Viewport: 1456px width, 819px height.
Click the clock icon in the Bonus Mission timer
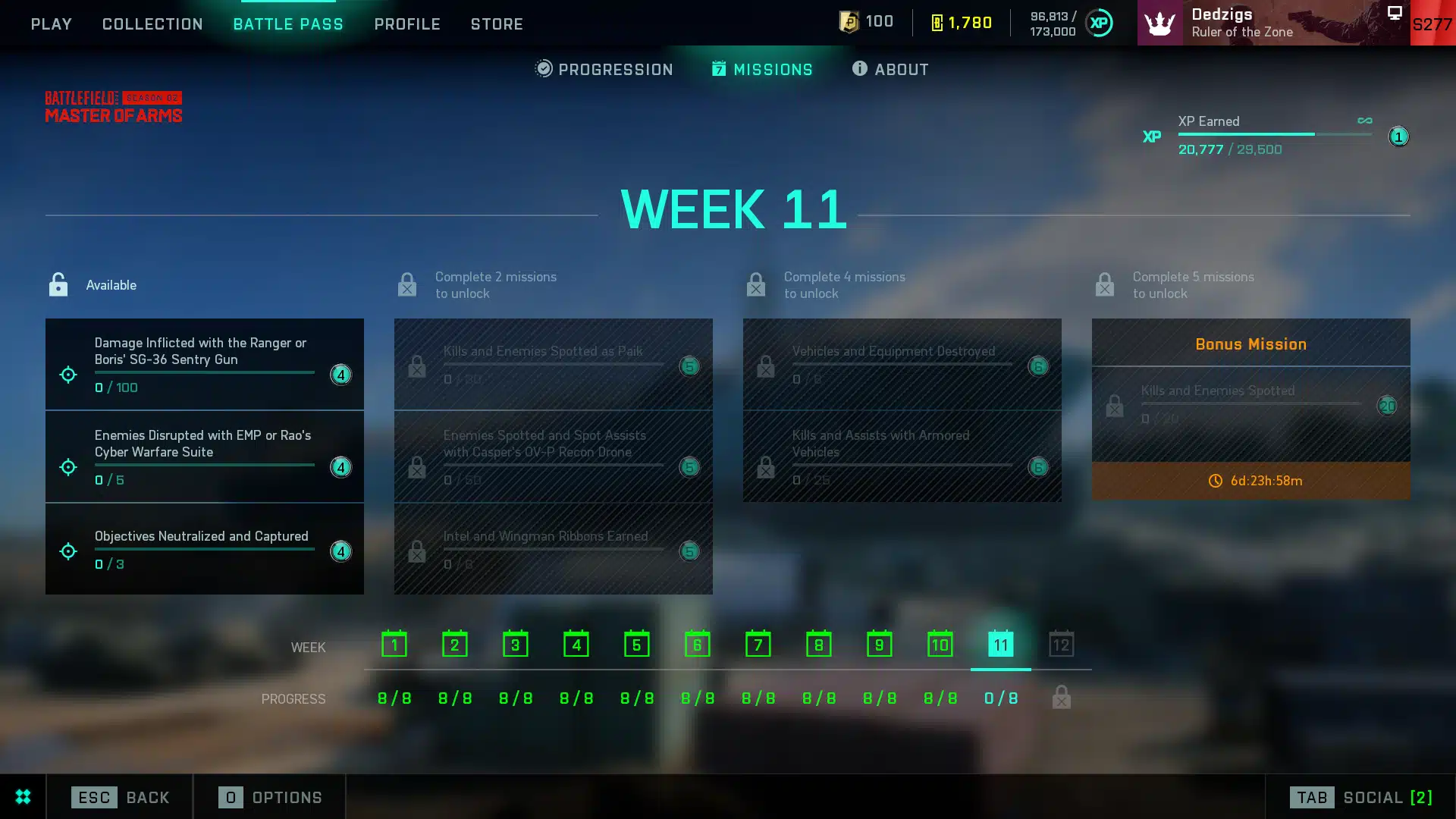click(1214, 481)
